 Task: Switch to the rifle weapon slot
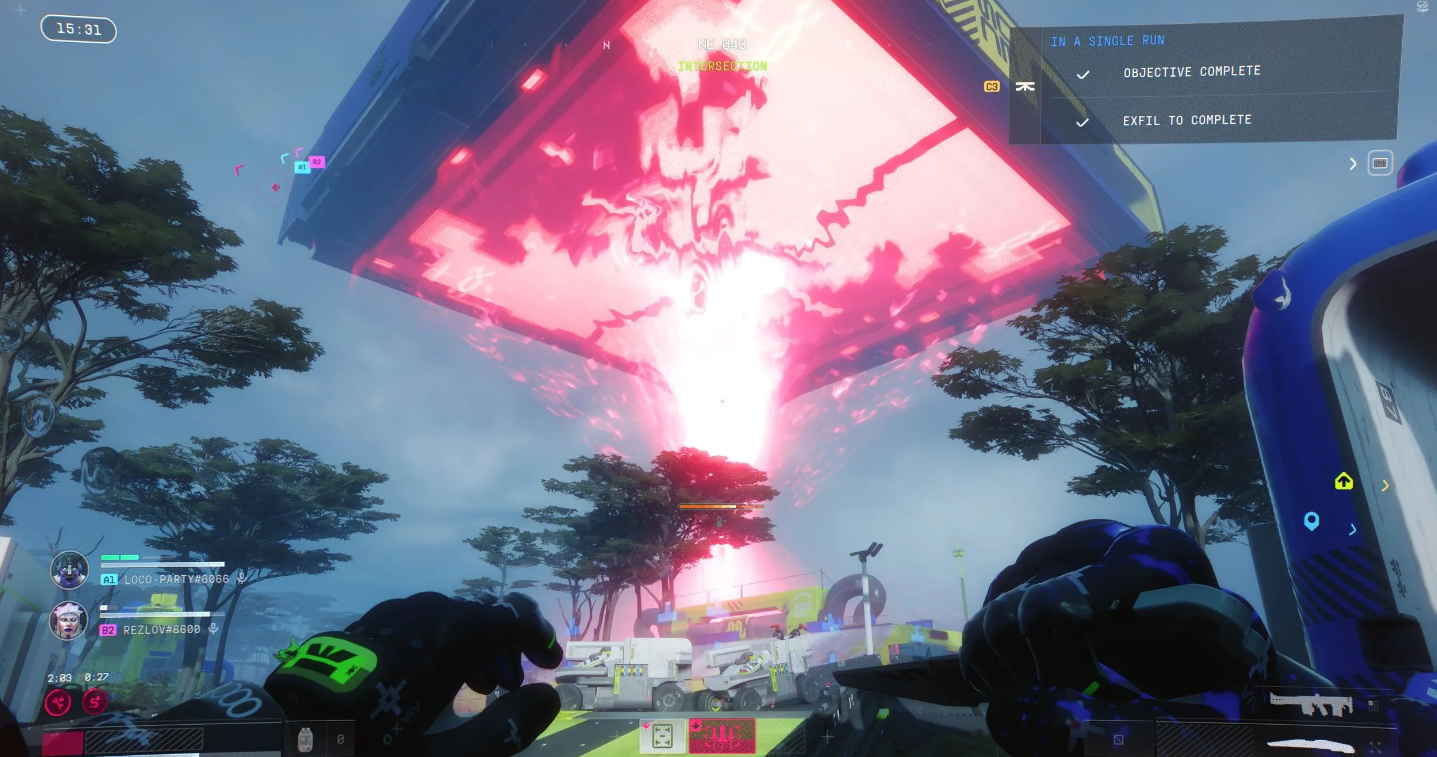[x=1311, y=702]
